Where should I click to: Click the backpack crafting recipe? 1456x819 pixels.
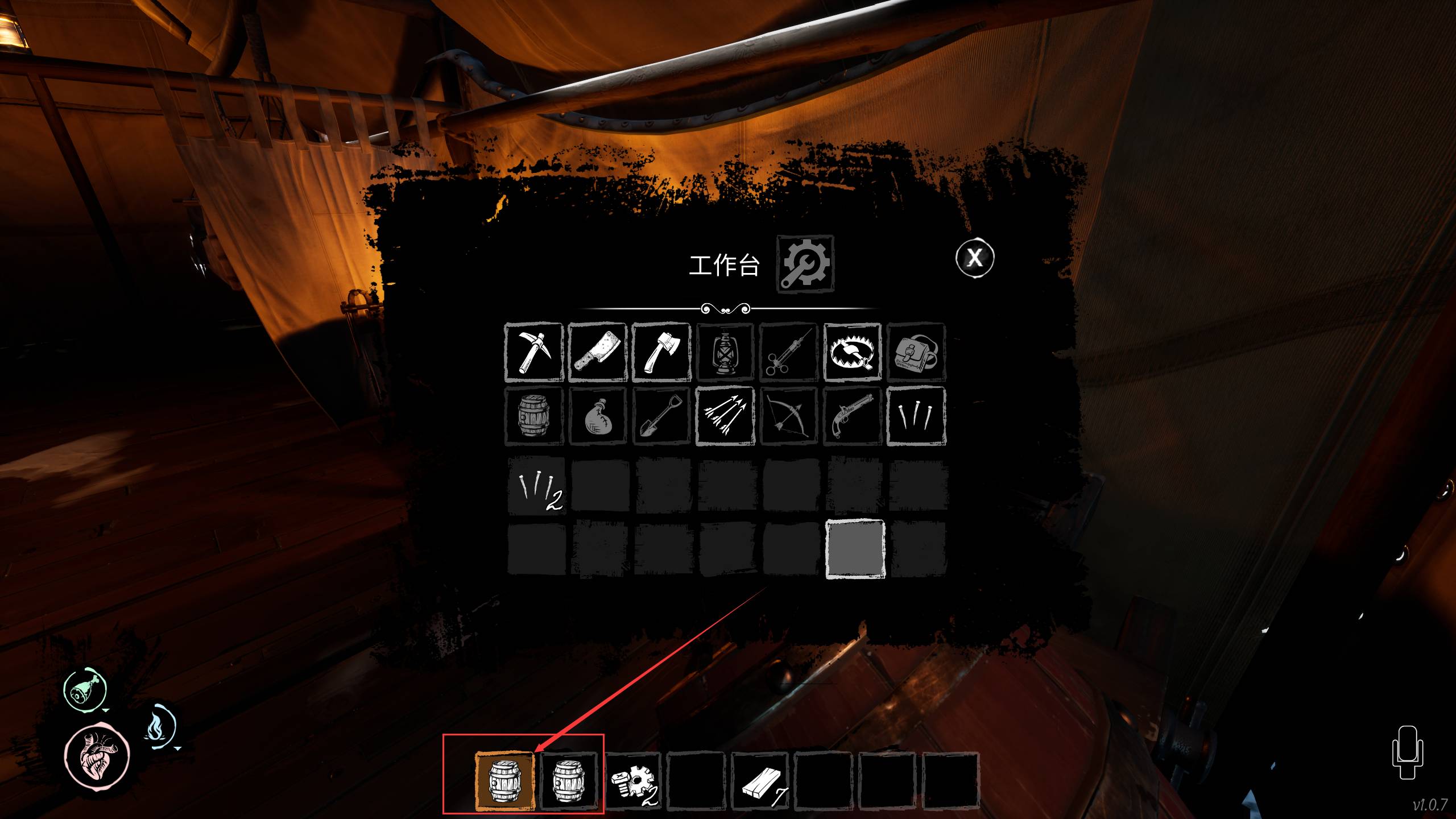click(916, 352)
